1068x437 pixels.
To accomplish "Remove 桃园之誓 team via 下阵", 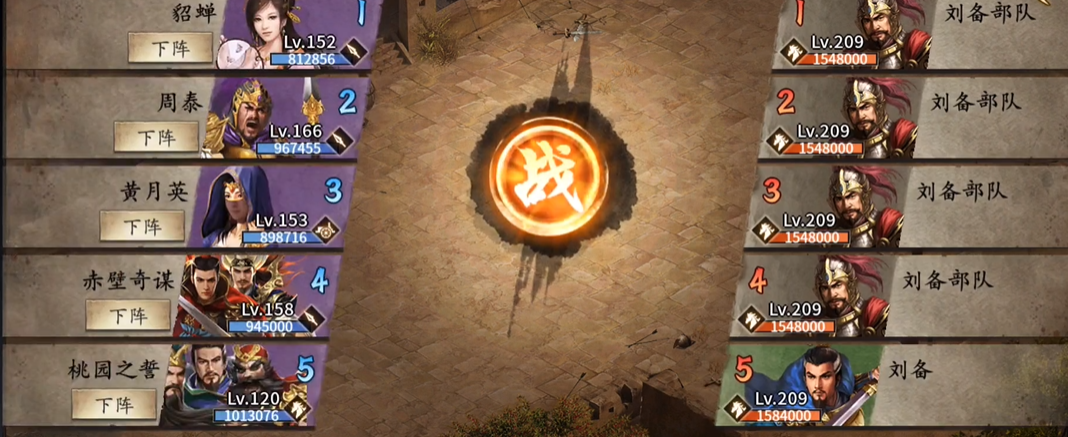I will coord(114,404).
